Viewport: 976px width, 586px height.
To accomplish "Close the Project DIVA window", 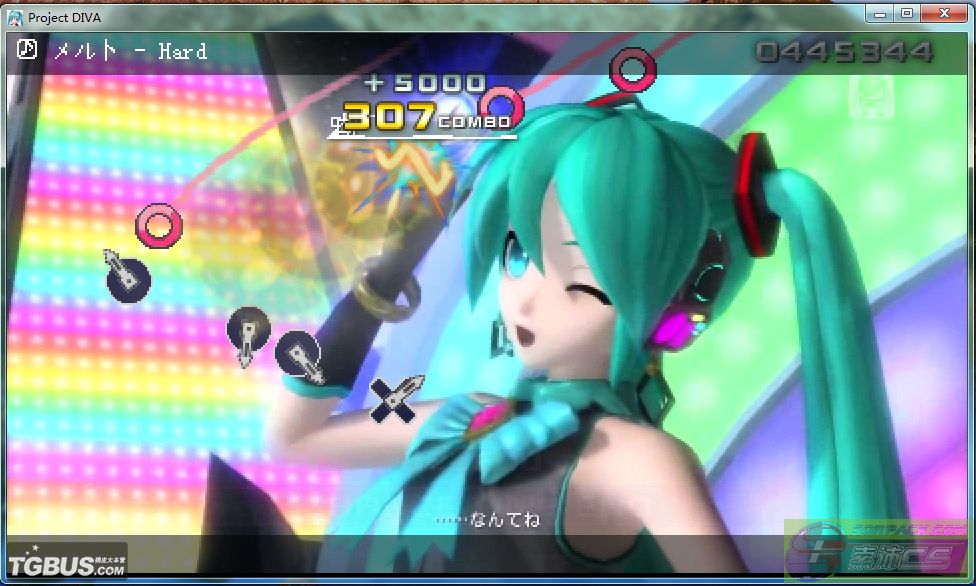I will point(944,13).
